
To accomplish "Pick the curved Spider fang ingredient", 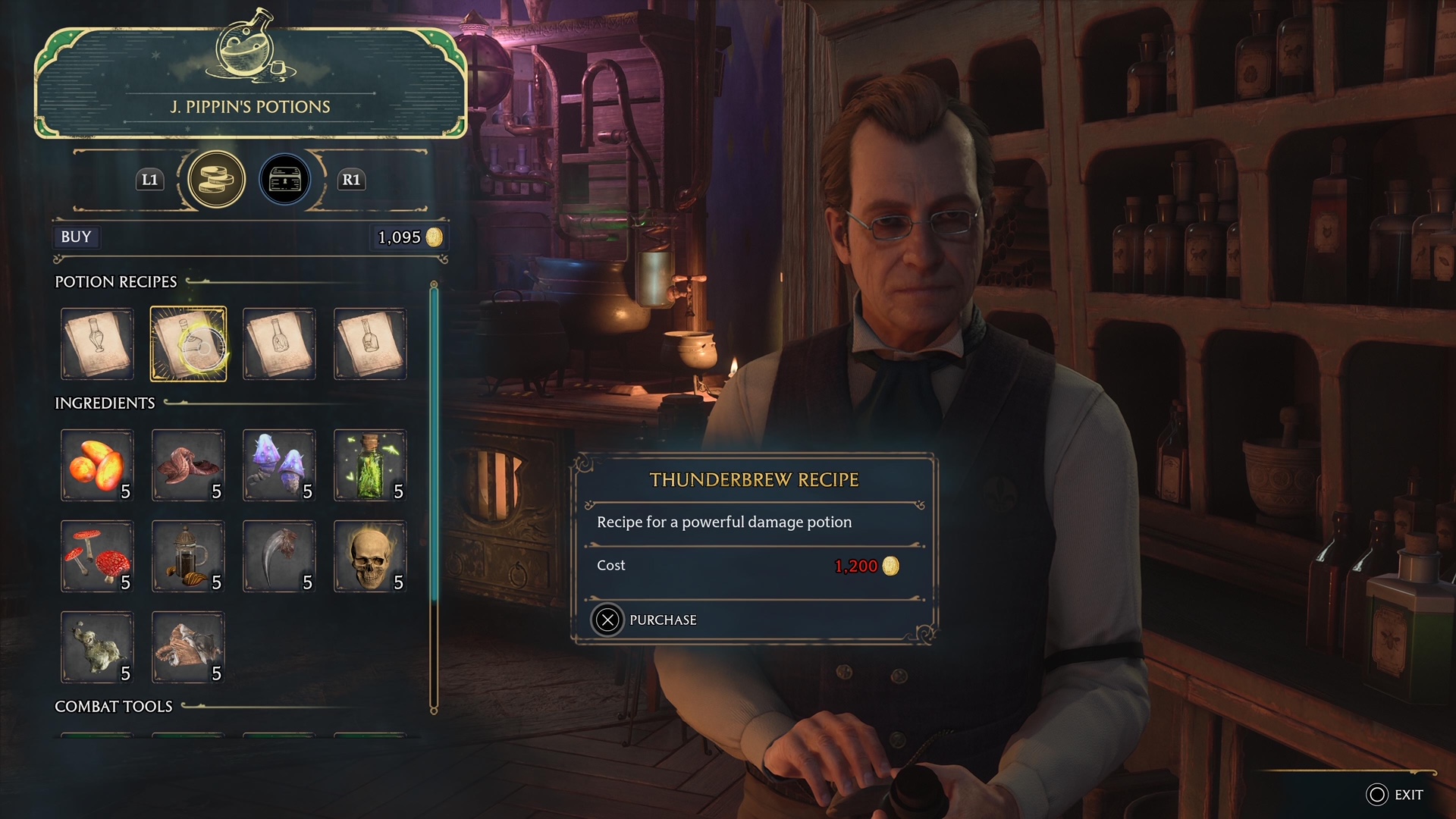I will pyautogui.click(x=279, y=556).
